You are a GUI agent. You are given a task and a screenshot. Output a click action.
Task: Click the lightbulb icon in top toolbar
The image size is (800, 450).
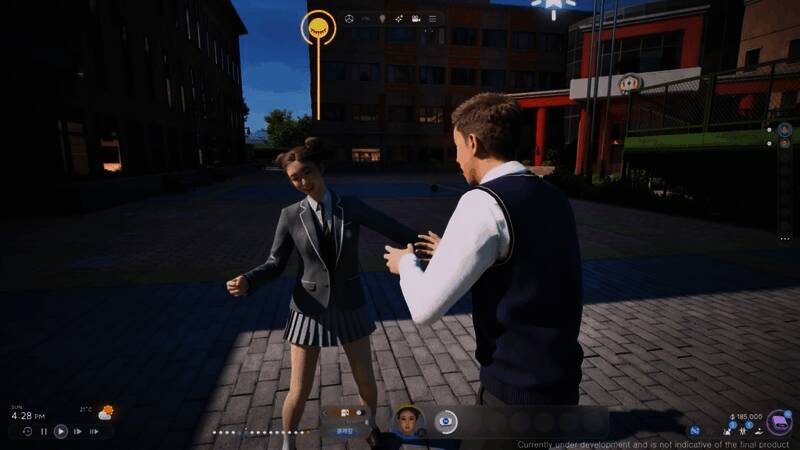click(381, 18)
